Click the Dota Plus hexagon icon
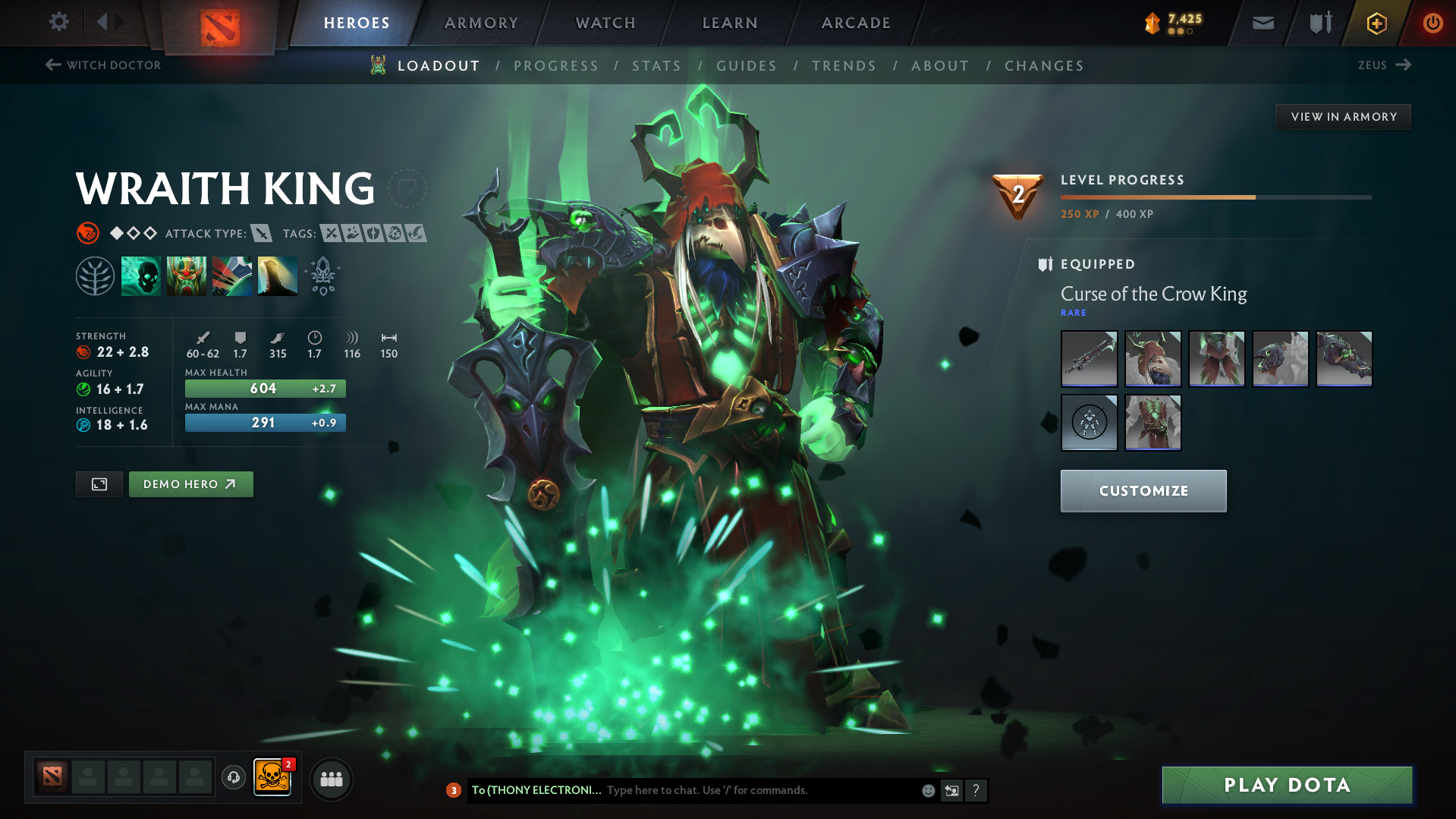The image size is (1456, 819). [1376, 23]
